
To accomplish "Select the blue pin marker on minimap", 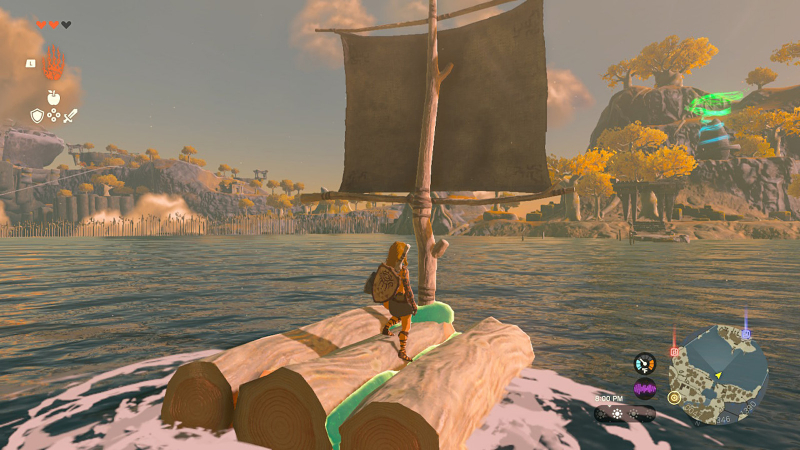I will [x=745, y=333].
